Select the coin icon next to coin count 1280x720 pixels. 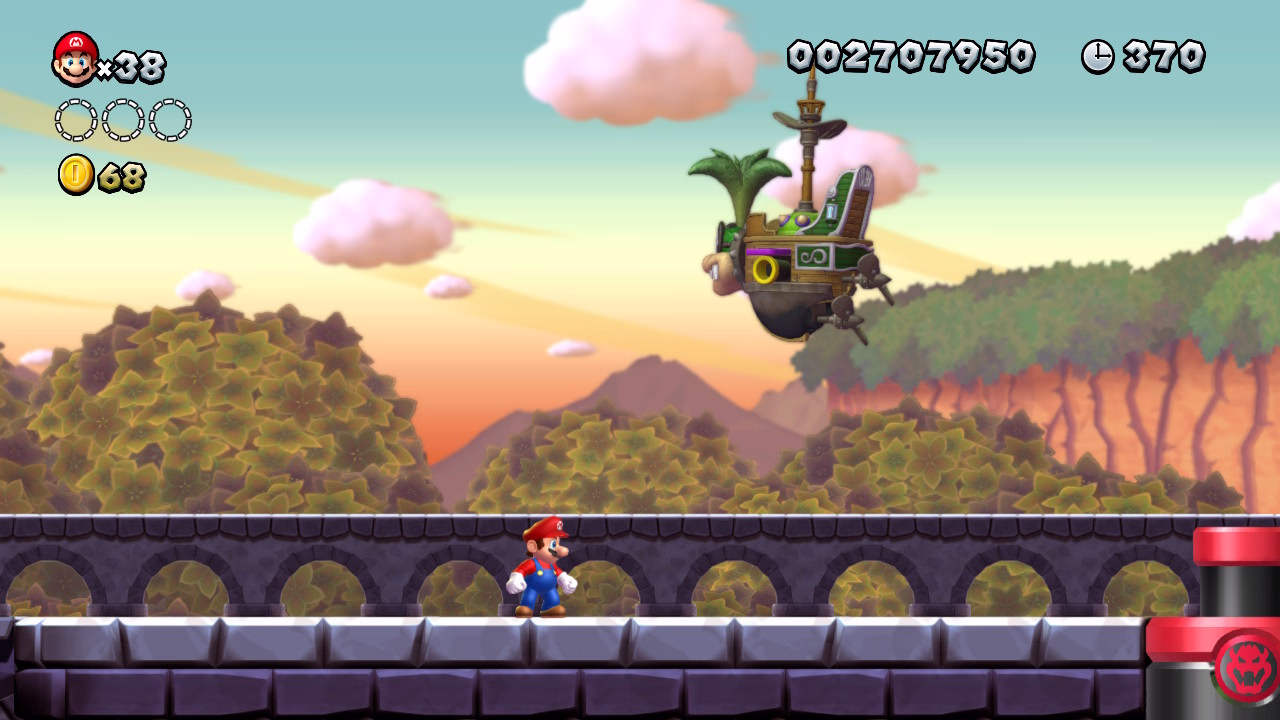tap(74, 176)
